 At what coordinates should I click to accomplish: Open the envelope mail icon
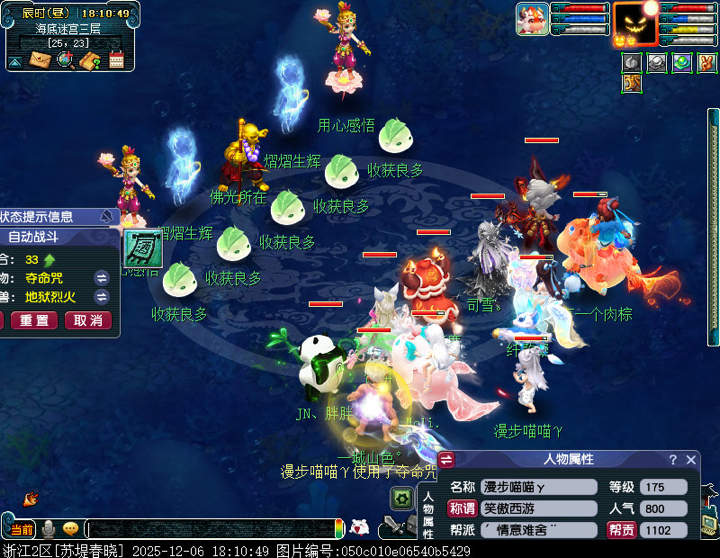(x=42, y=61)
